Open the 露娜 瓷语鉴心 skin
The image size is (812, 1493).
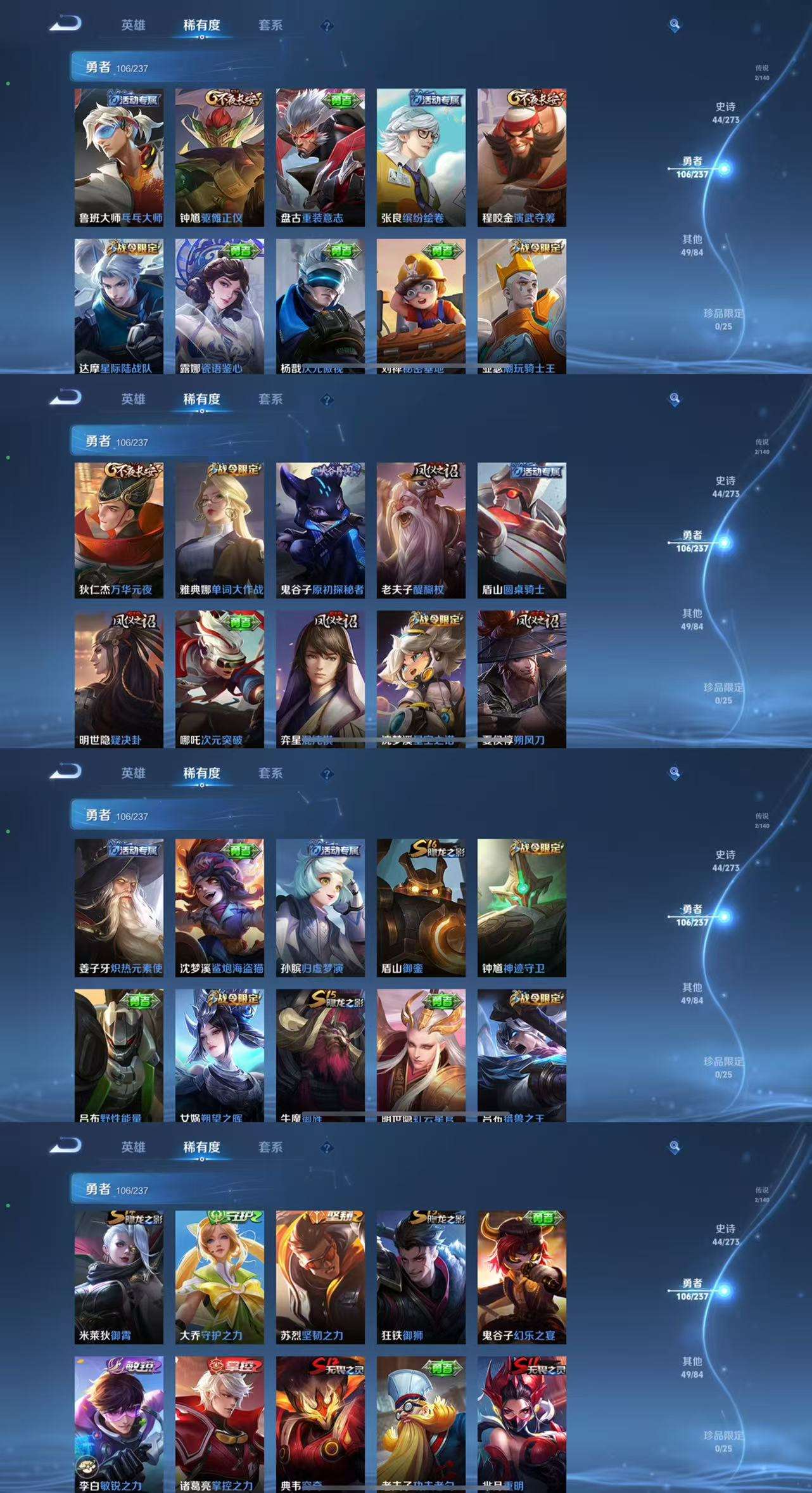tap(219, 305)
